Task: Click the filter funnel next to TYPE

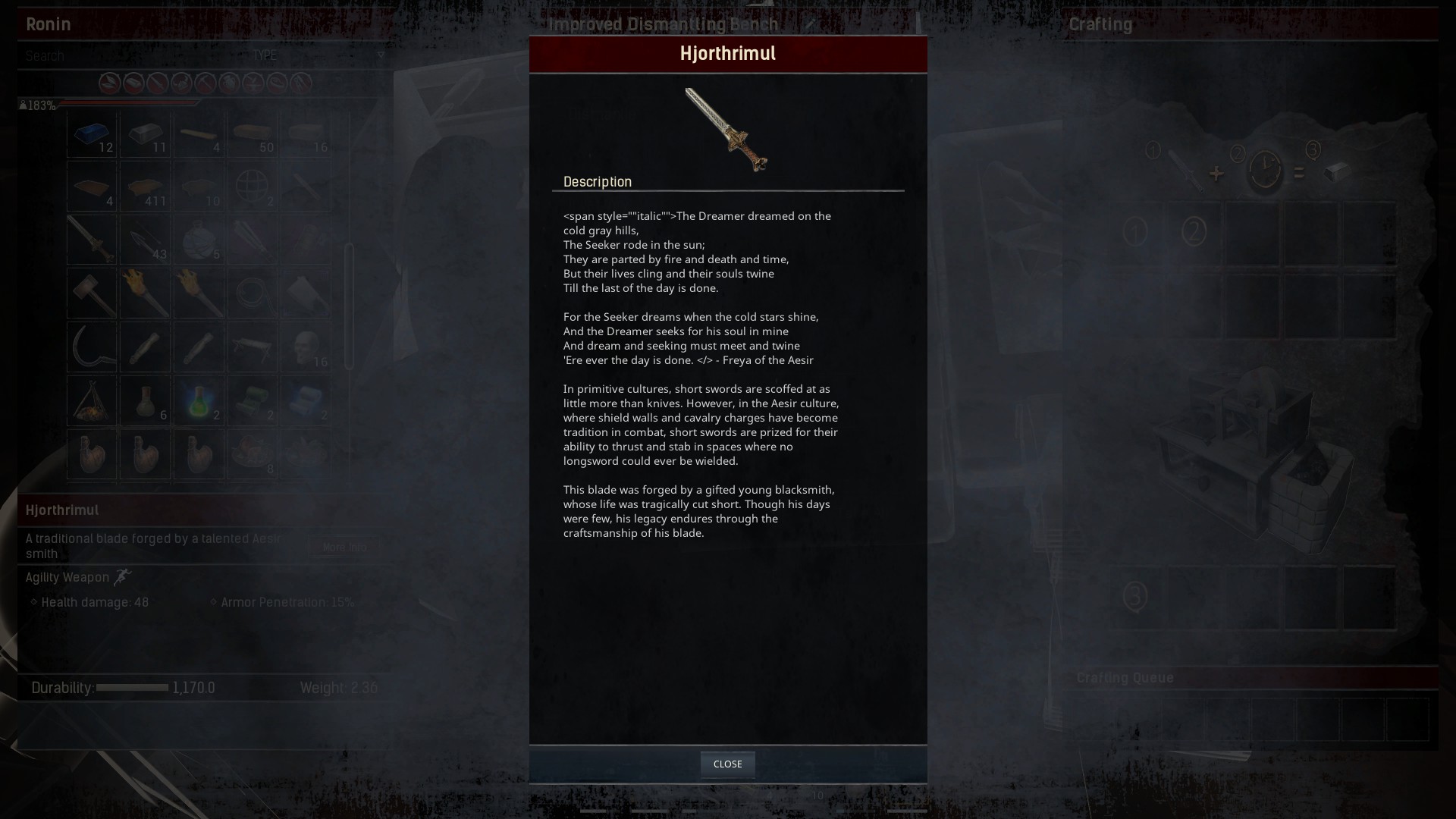Action: 381,55
